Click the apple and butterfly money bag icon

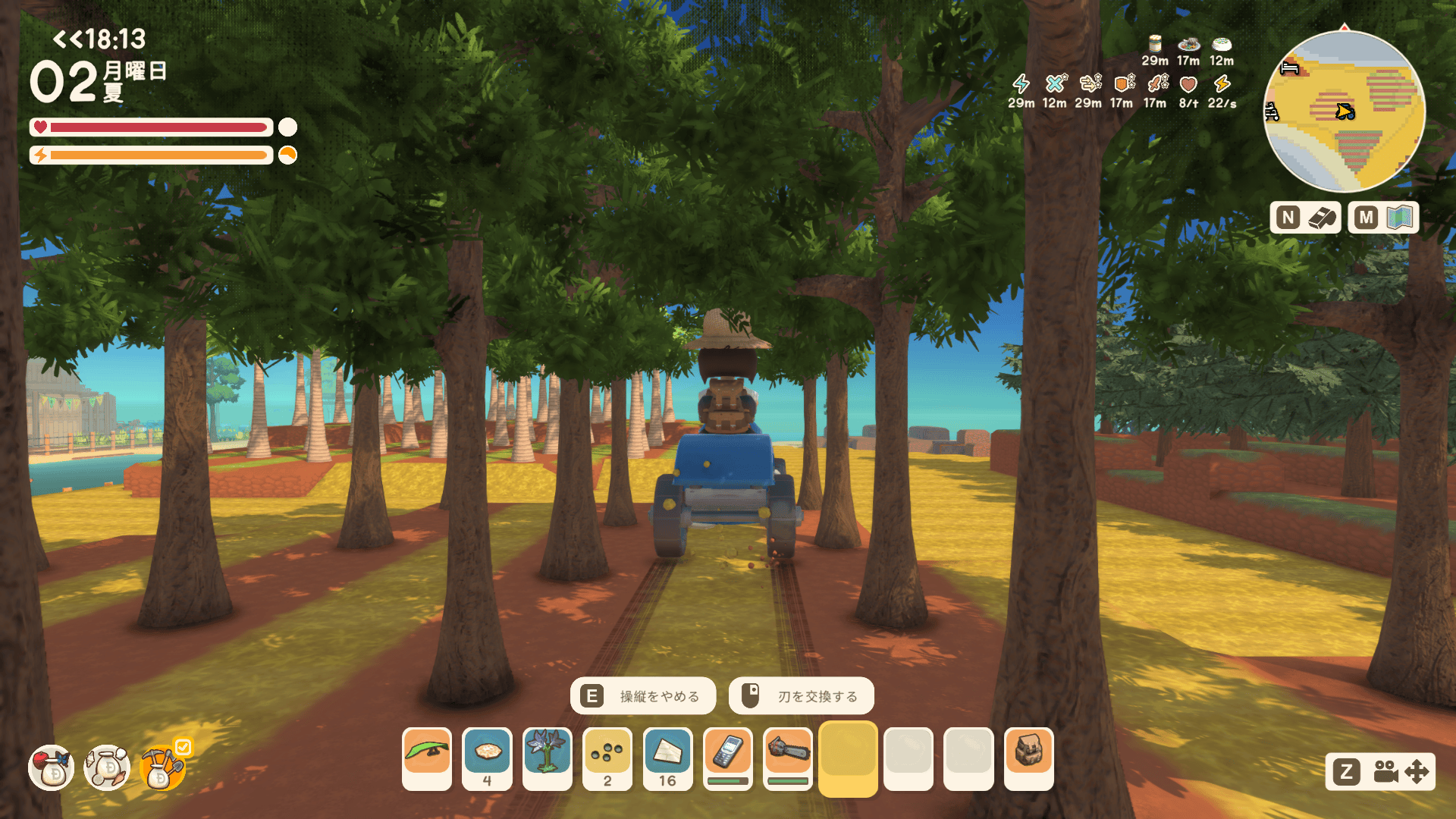52,767
